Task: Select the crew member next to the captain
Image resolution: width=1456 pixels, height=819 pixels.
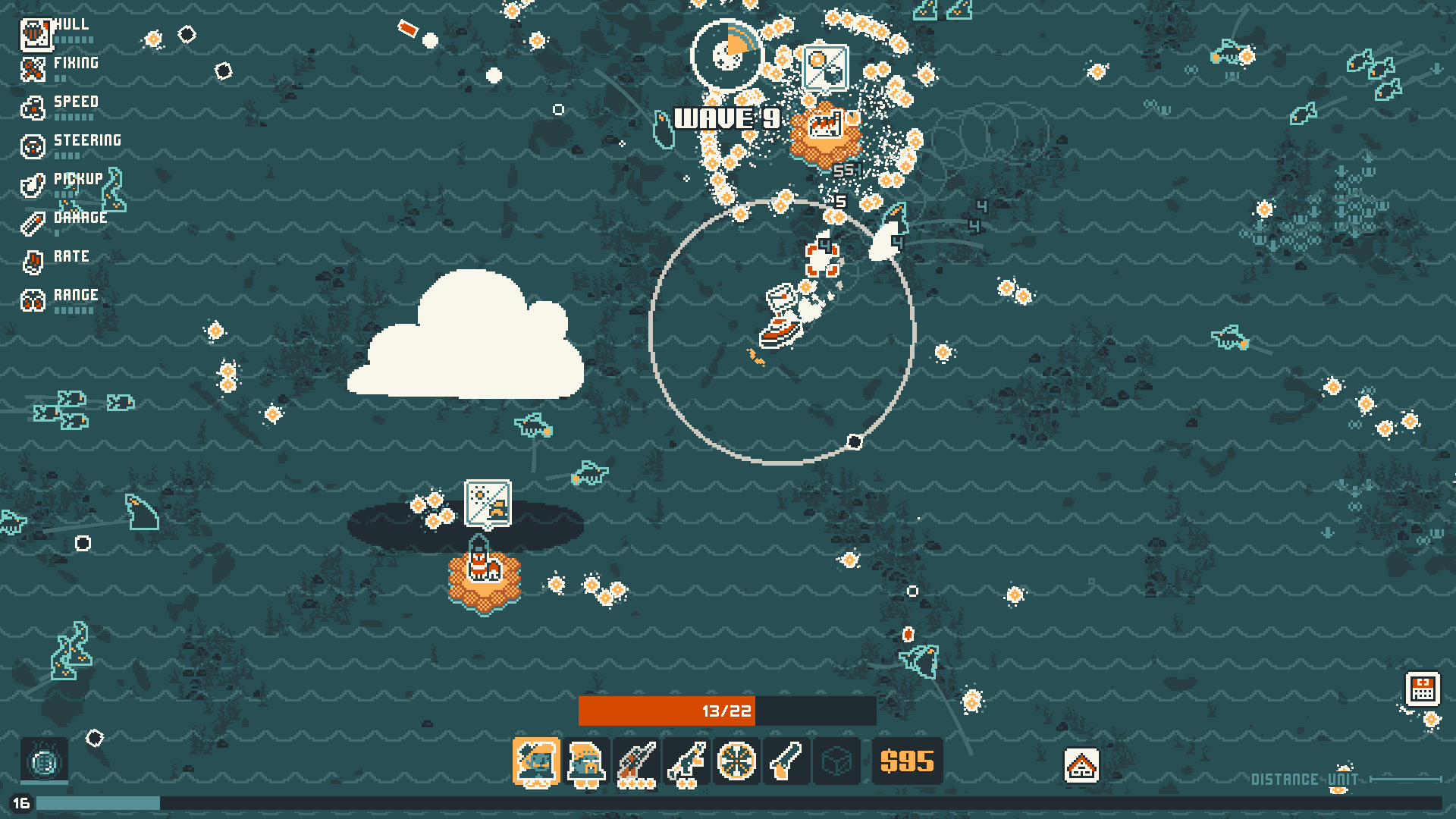Action: click(x=585, y=761)
